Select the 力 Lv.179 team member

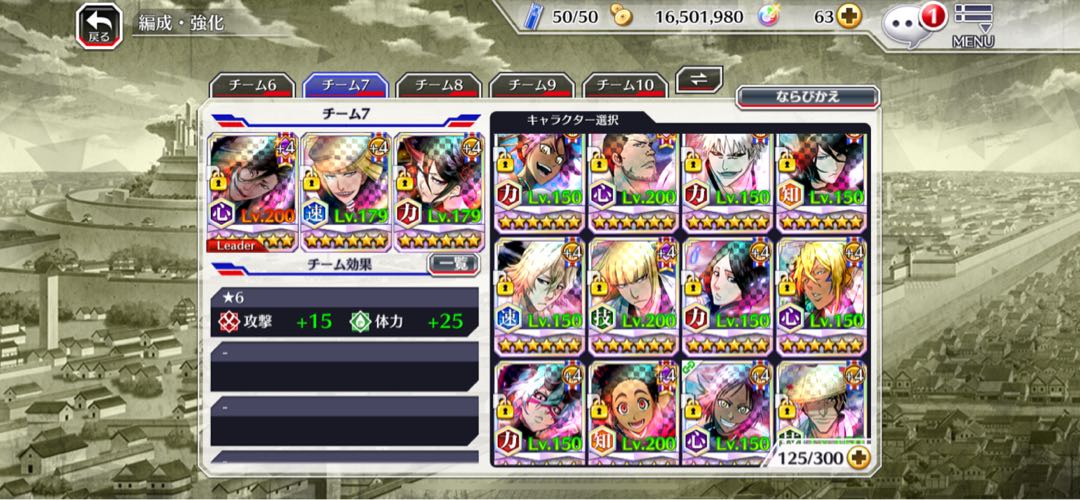pyautogui.click(x=438, y=191)
